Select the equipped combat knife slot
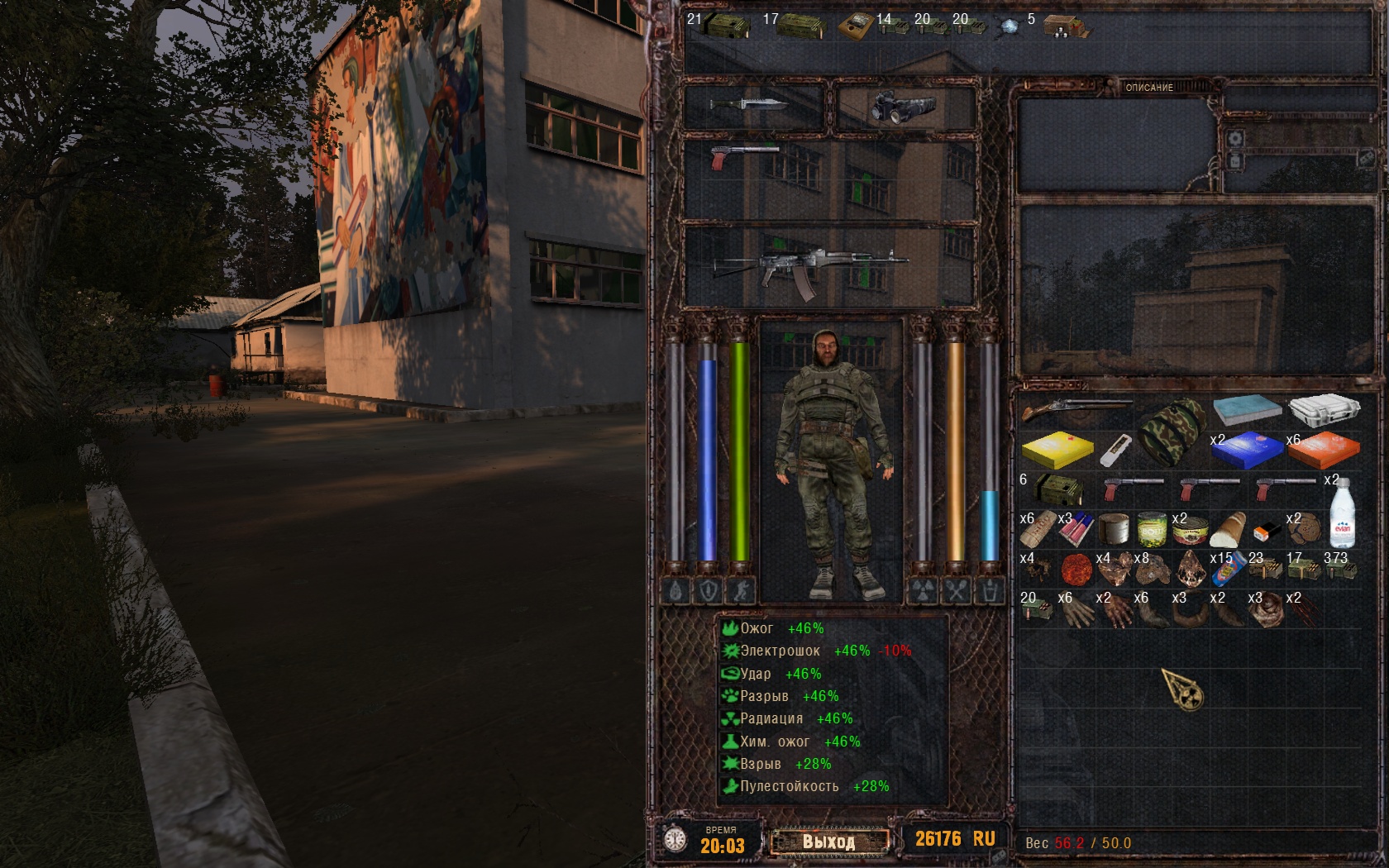The height and width of the screenshot is (868, 1389). click(752, 105)
